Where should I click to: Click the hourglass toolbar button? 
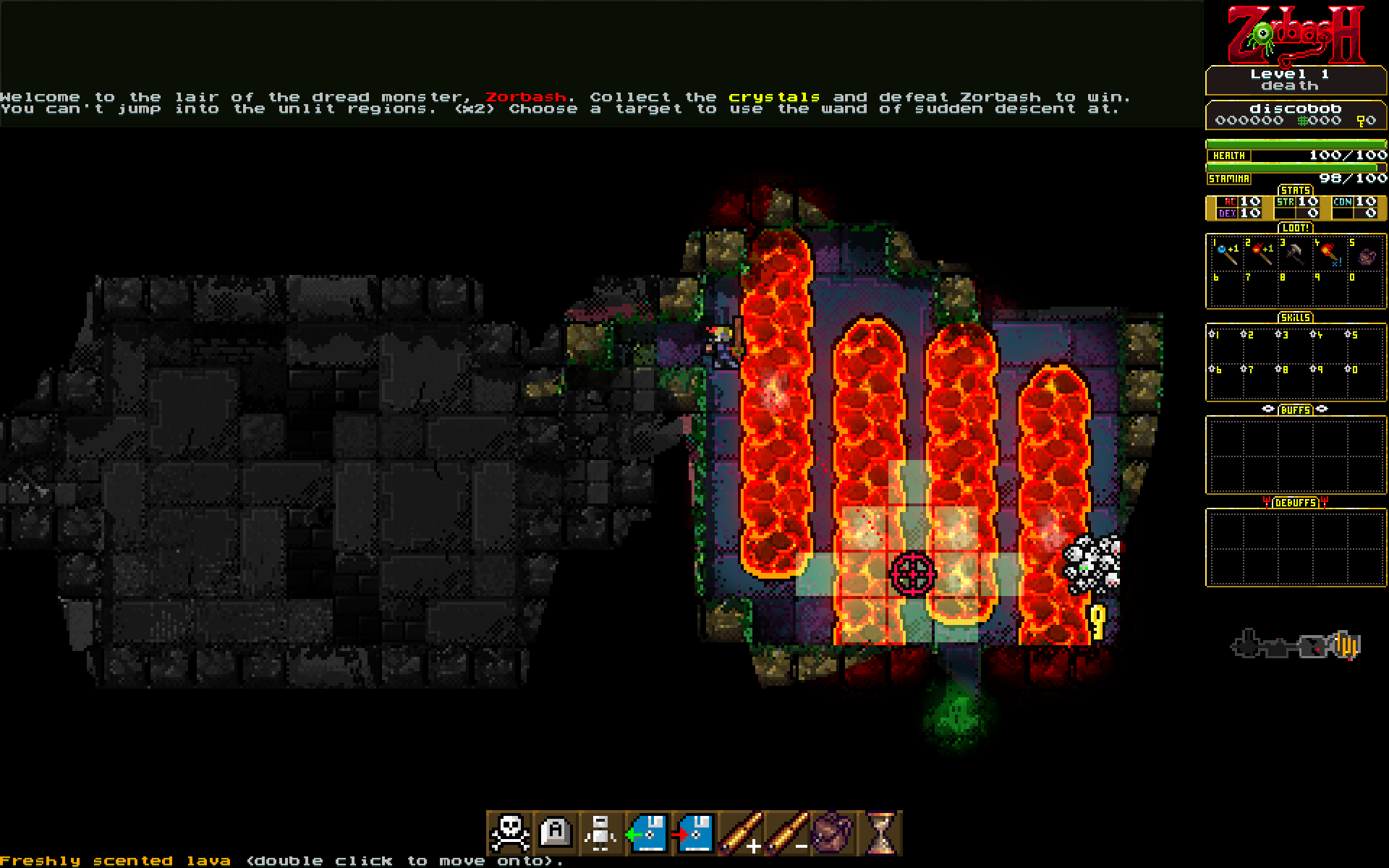pyautogui.click(x=879, y=833)
